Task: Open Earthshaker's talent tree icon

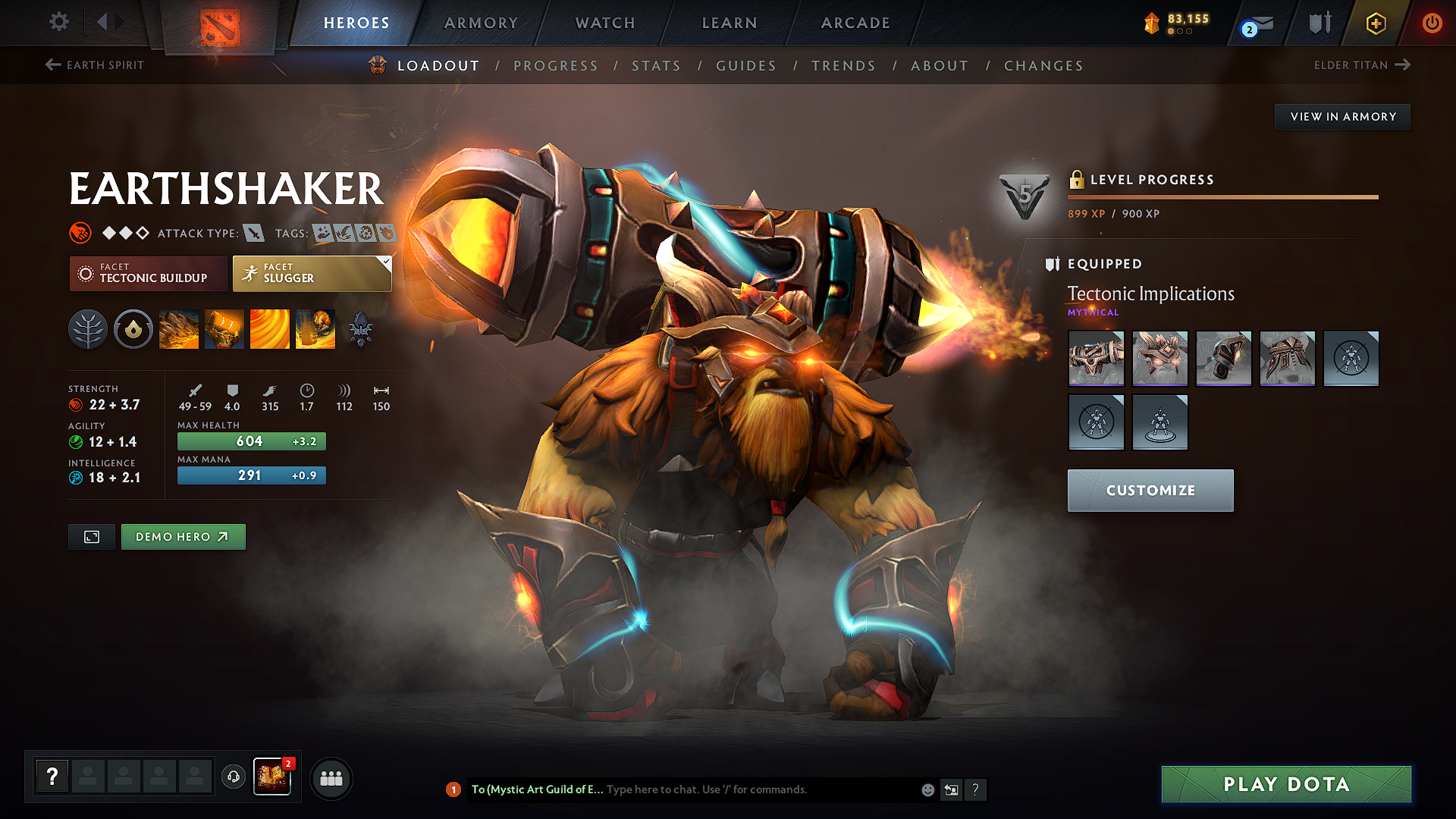Action: [x=88, y=329]
